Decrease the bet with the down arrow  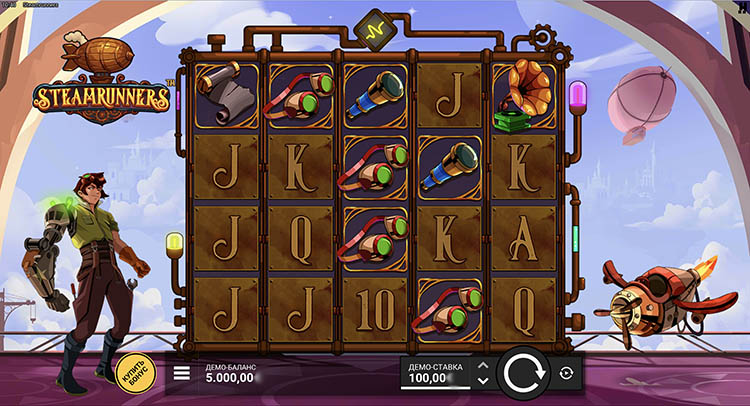pyautogui.click(x=483, y=381)
